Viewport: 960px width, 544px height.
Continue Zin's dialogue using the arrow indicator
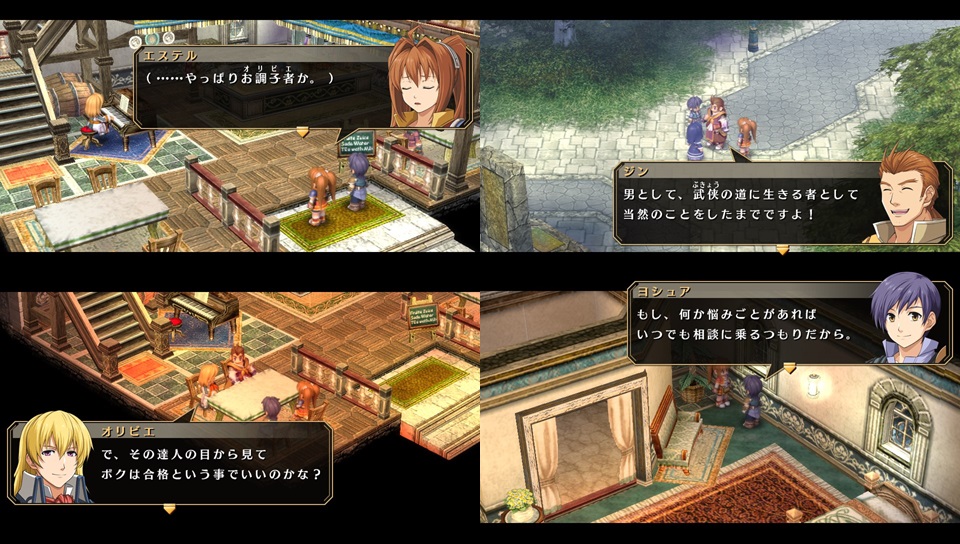[782, 249]
